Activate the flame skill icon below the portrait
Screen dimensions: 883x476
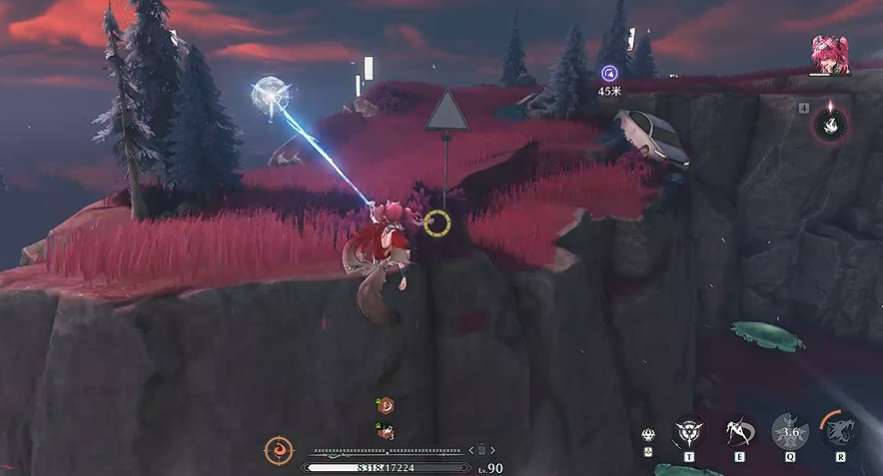tap(829, 124)
